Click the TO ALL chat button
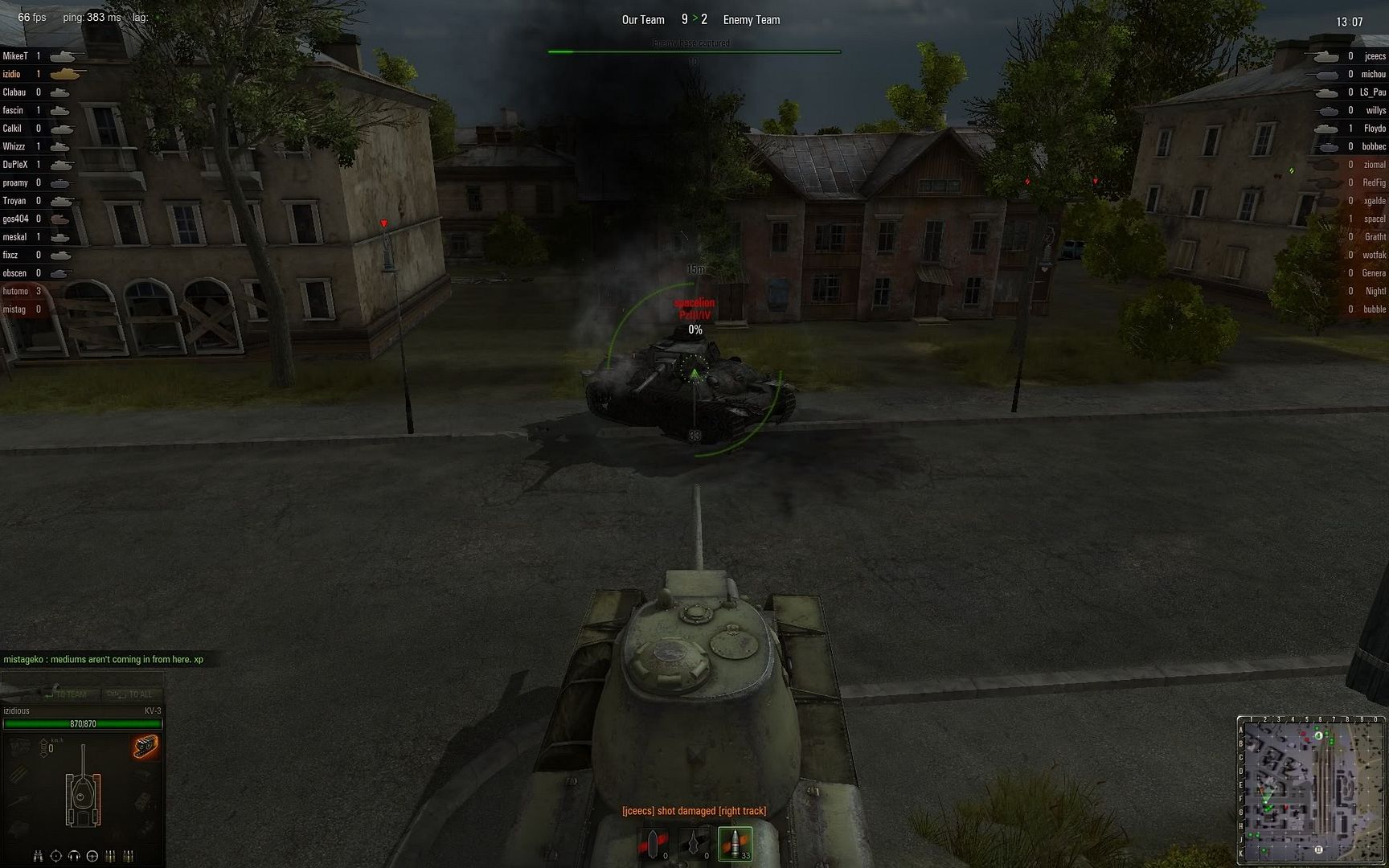1389x868 pixels. pos(131,694)
